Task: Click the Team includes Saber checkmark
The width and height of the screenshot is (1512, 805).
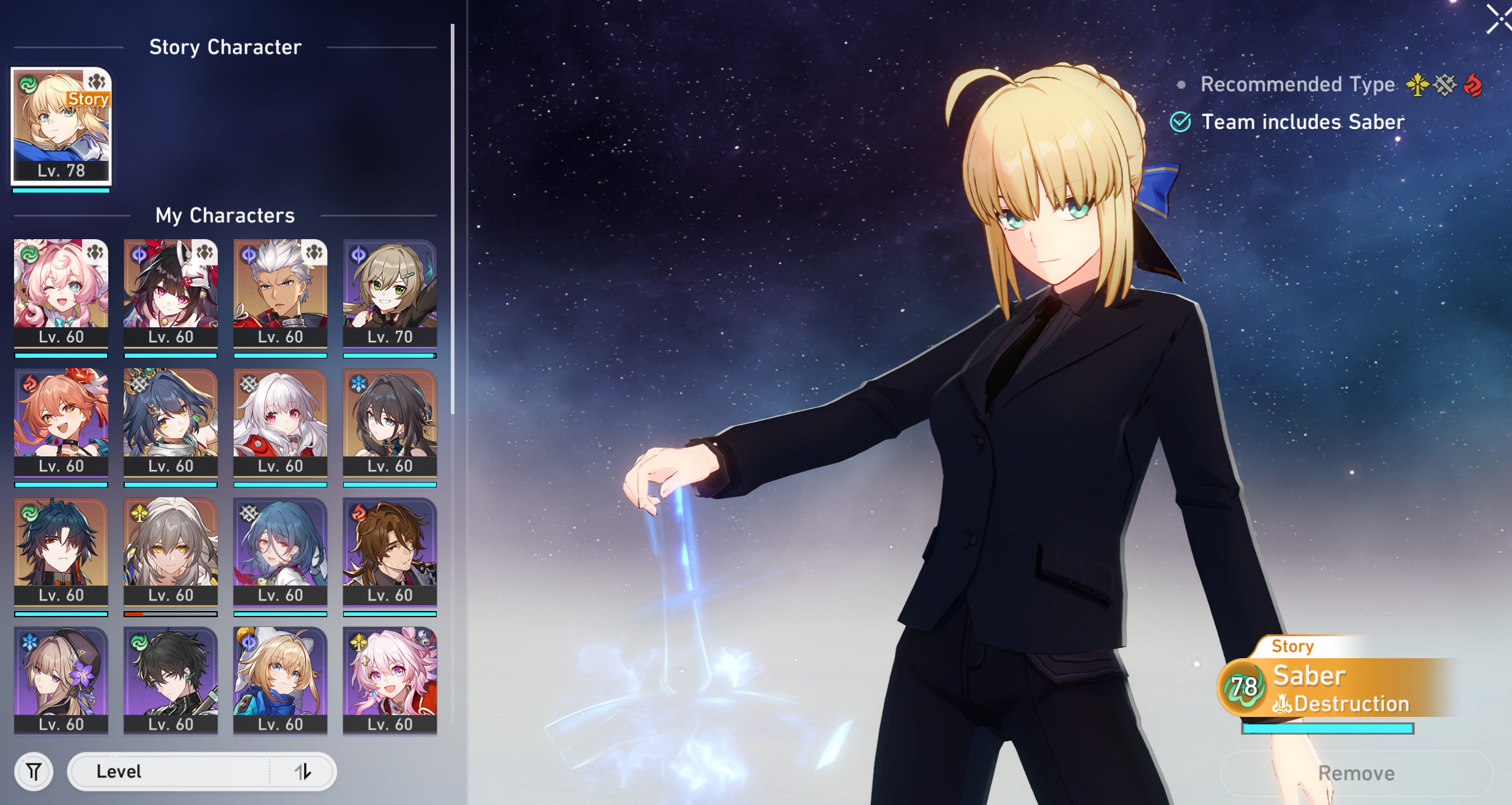Action: pos(1180,122)
